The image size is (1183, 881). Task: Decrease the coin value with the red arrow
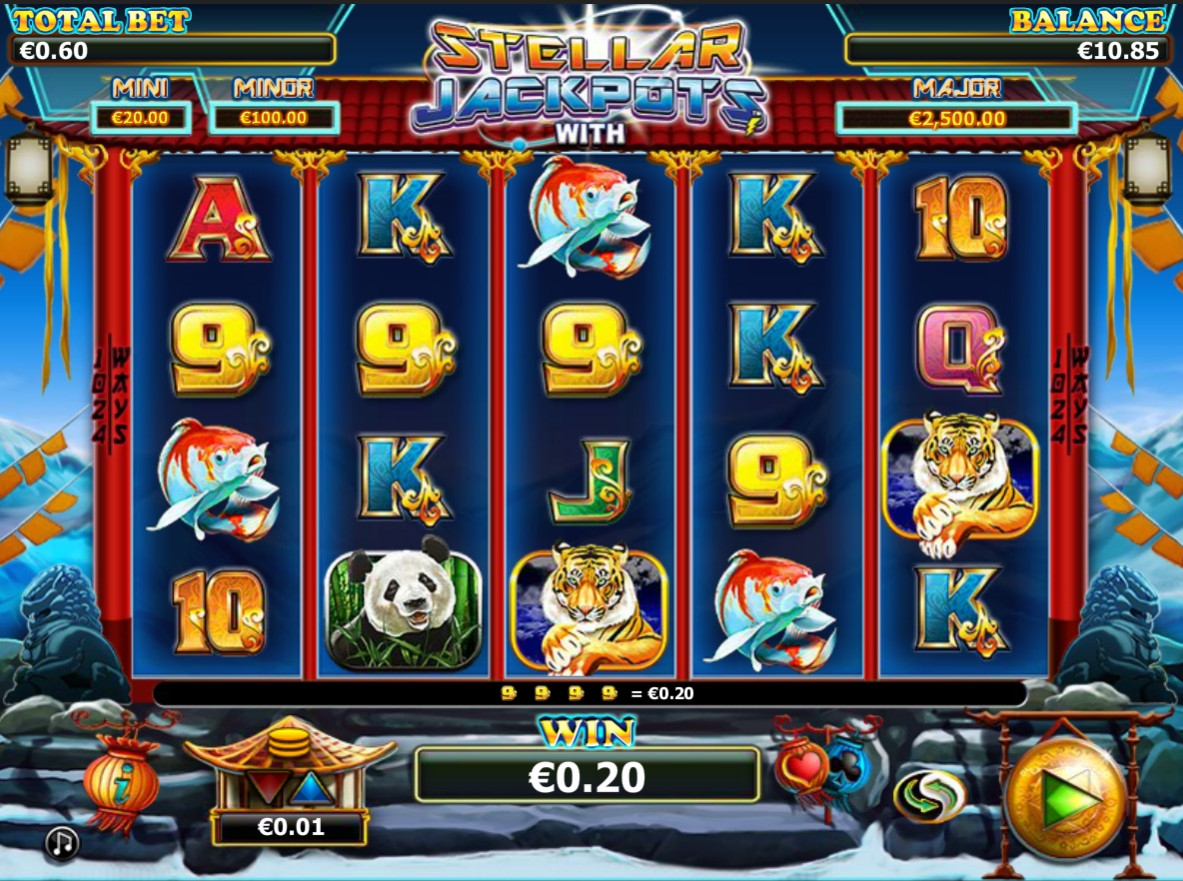pos(266,786)
